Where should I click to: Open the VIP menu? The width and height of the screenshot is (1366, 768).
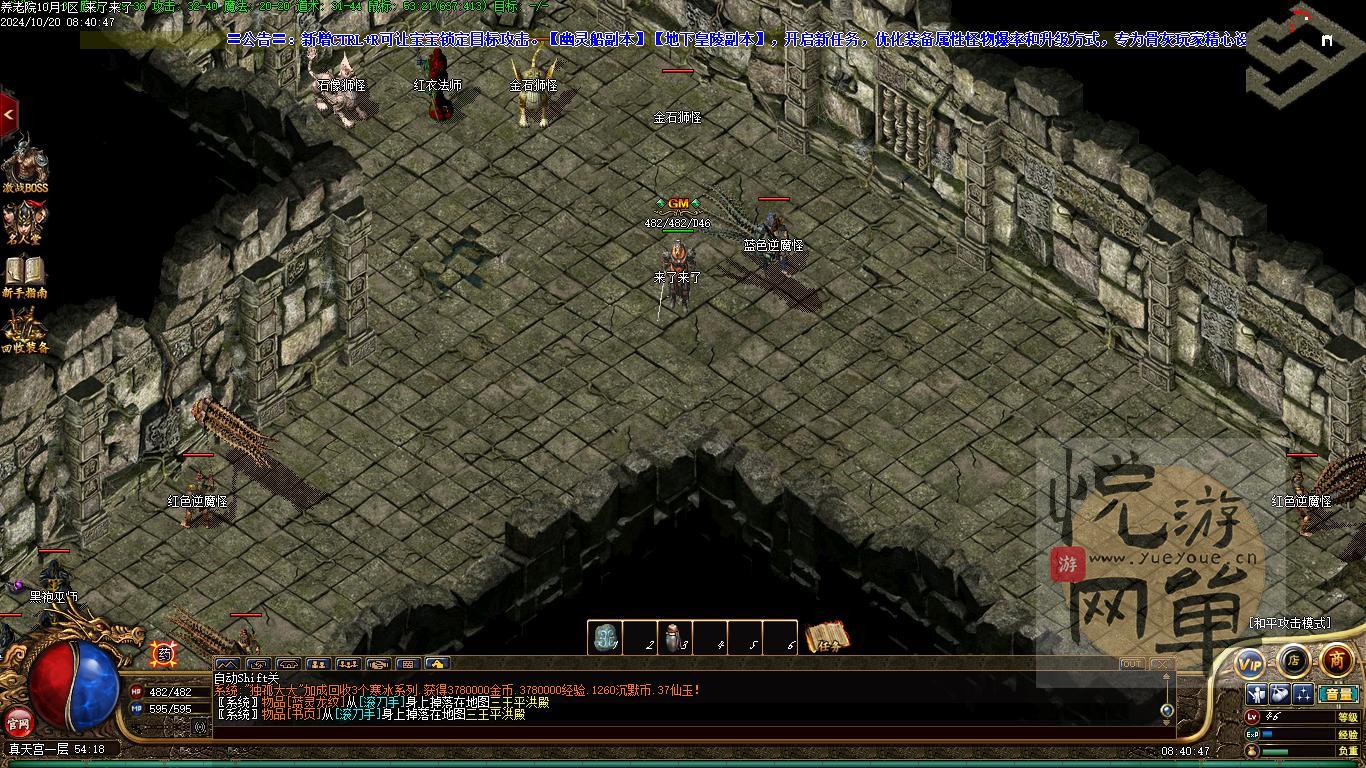1250,663
